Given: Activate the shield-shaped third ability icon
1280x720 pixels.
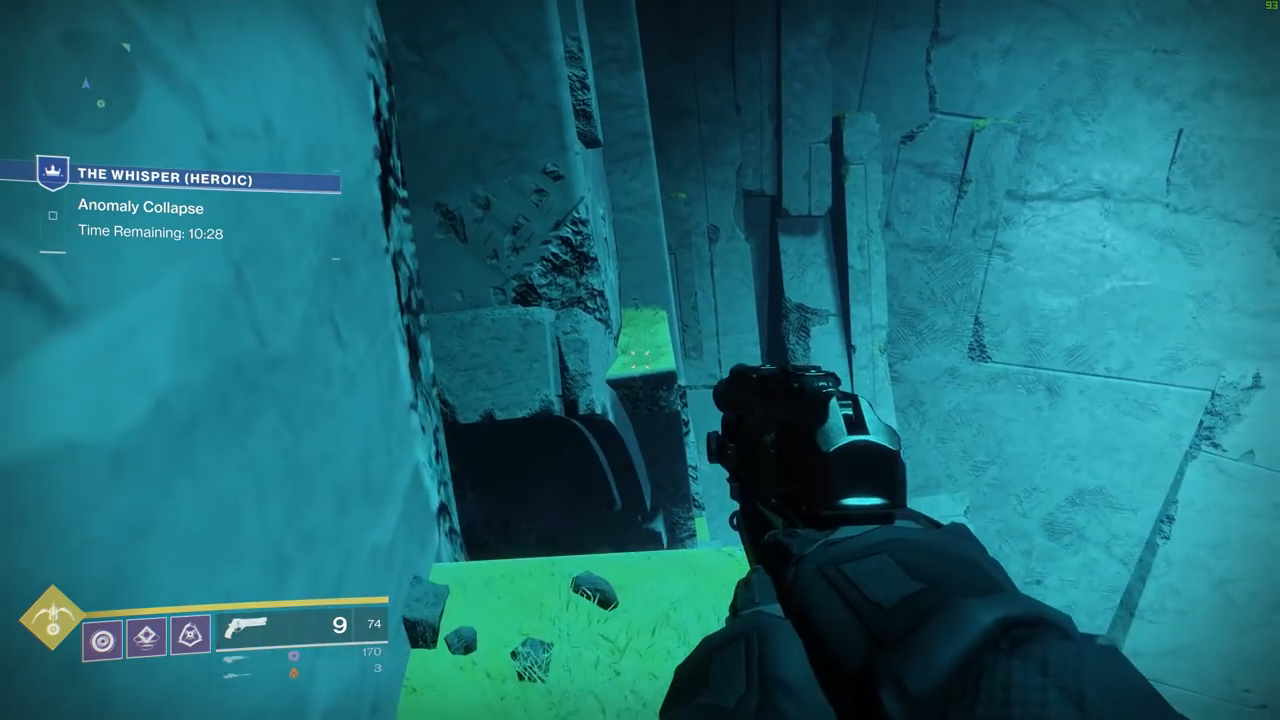Looking at the screenshot, I should (x=190, y=635).
